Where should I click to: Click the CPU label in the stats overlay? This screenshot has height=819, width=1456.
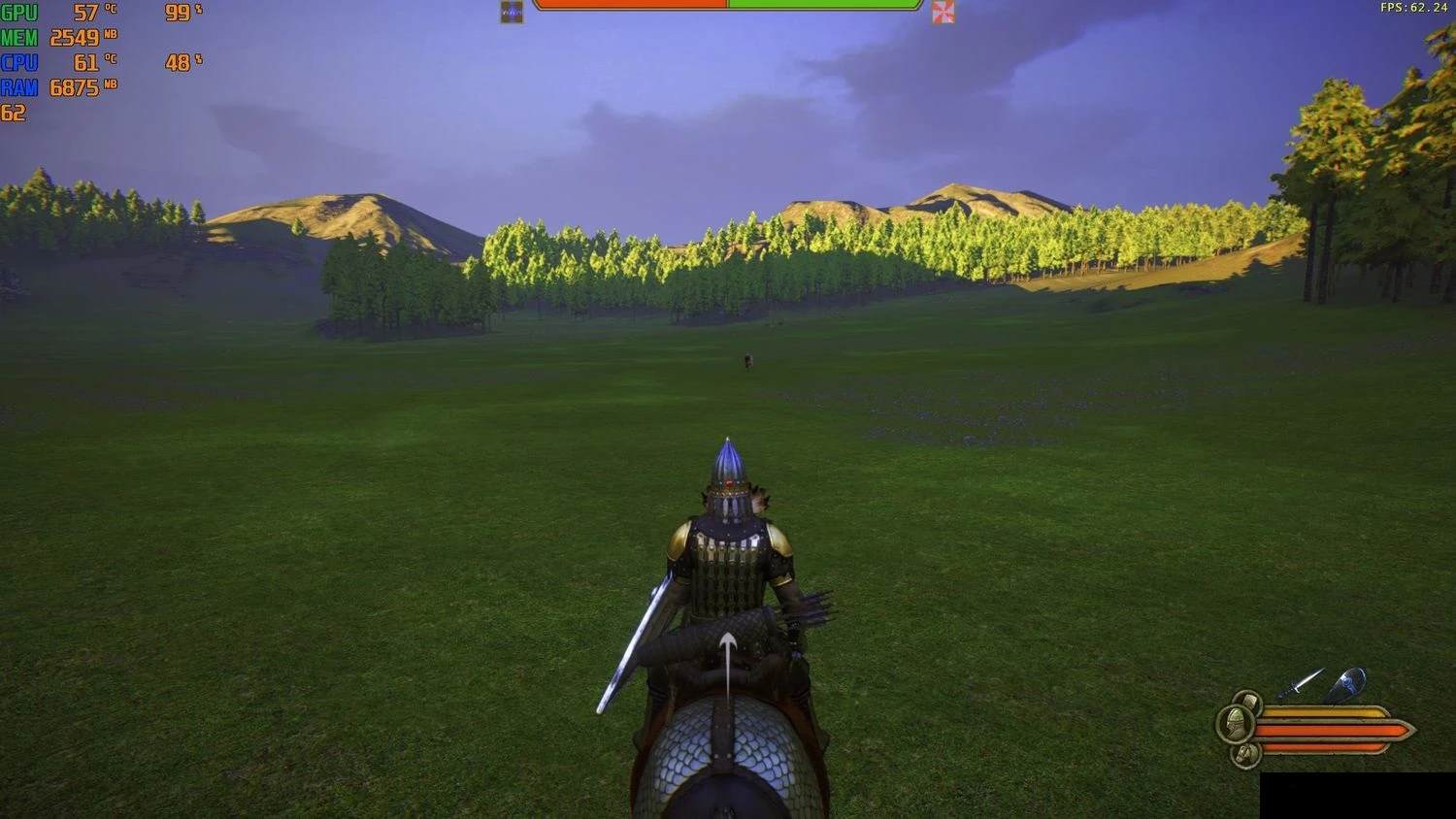click(x=21, y=61)
